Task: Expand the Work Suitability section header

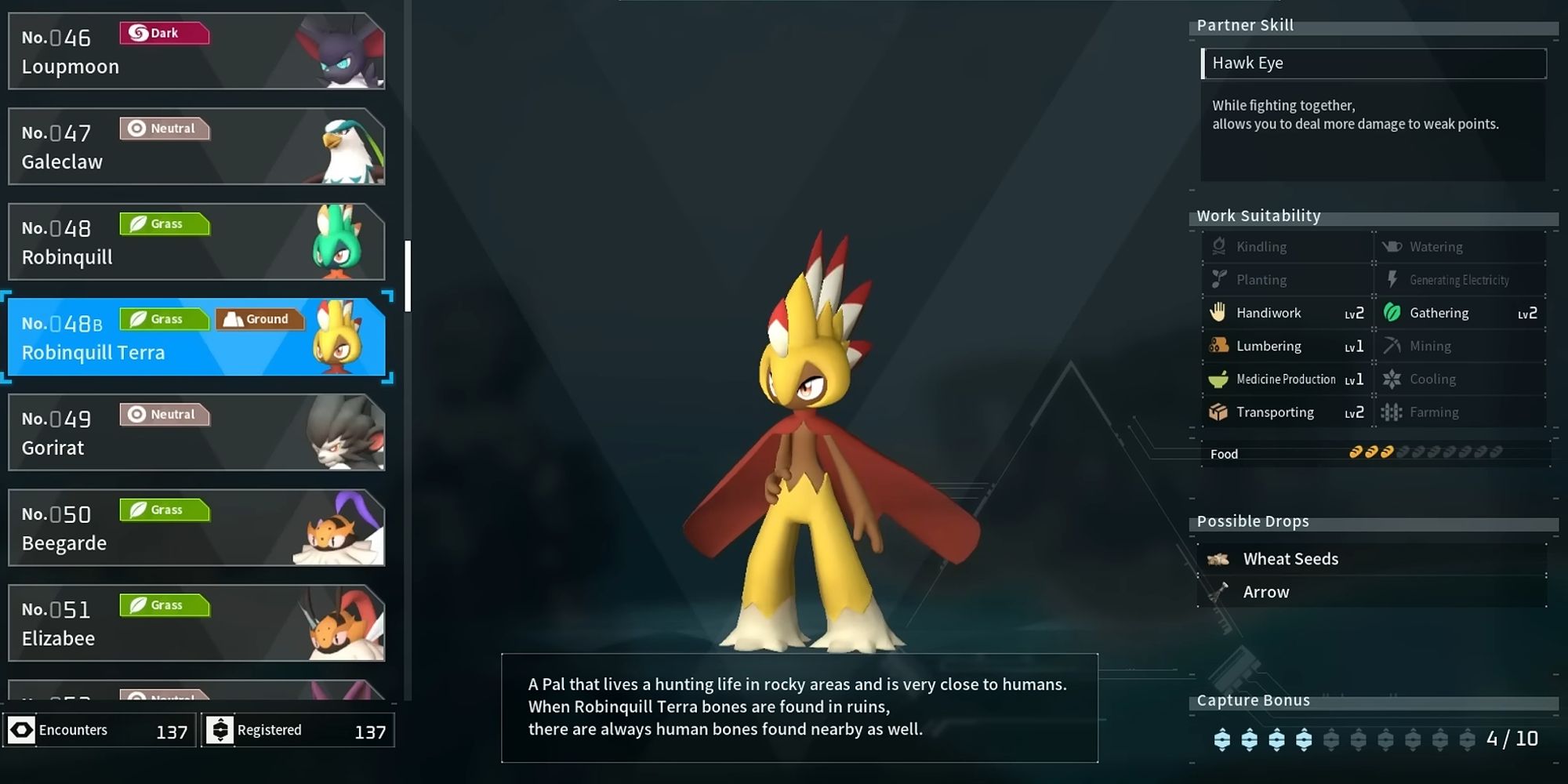Action: (1258, 215)
